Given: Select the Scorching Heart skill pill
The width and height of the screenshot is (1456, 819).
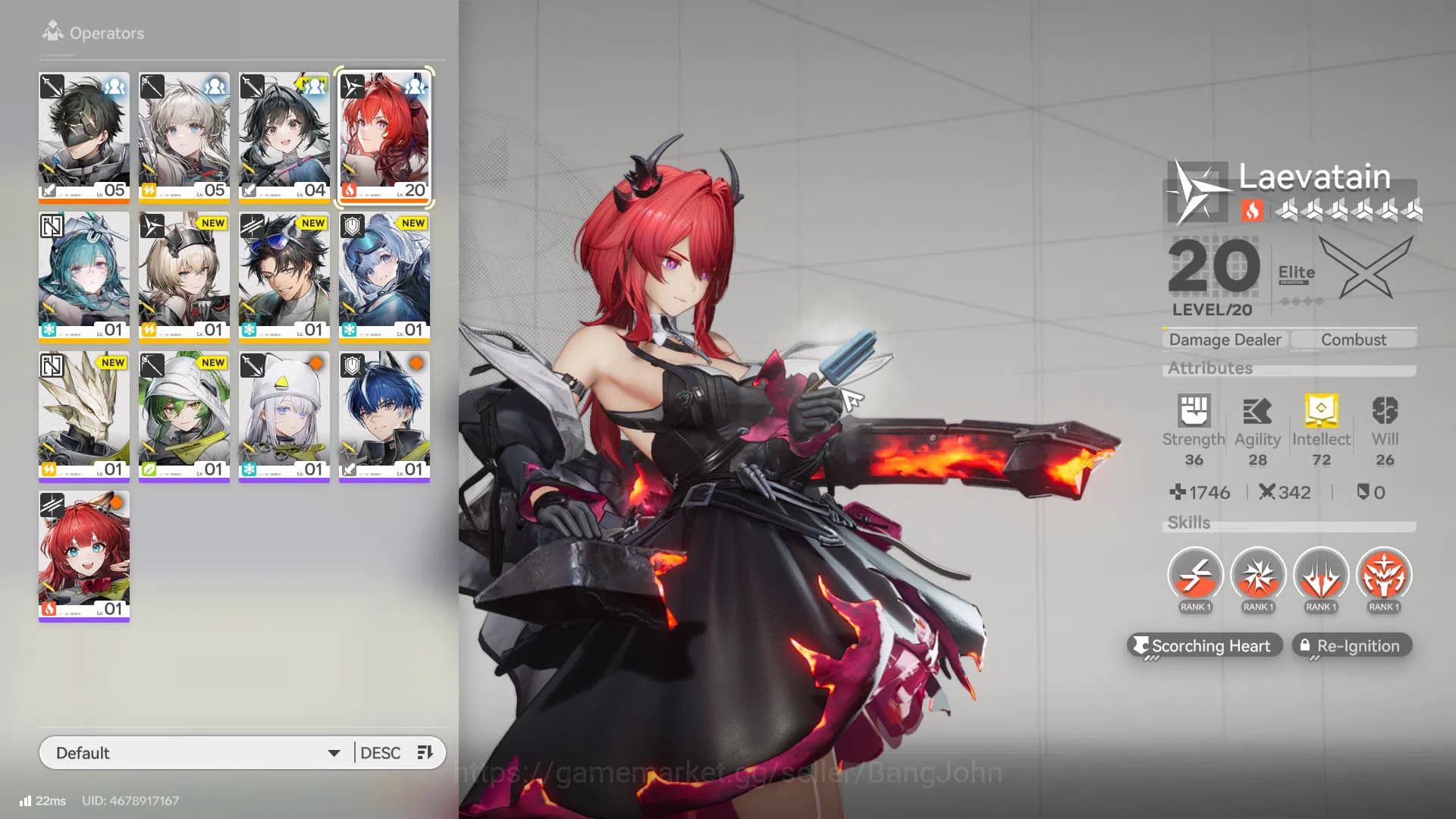Looking at the screenshot, I should [x=1204, y=645].
